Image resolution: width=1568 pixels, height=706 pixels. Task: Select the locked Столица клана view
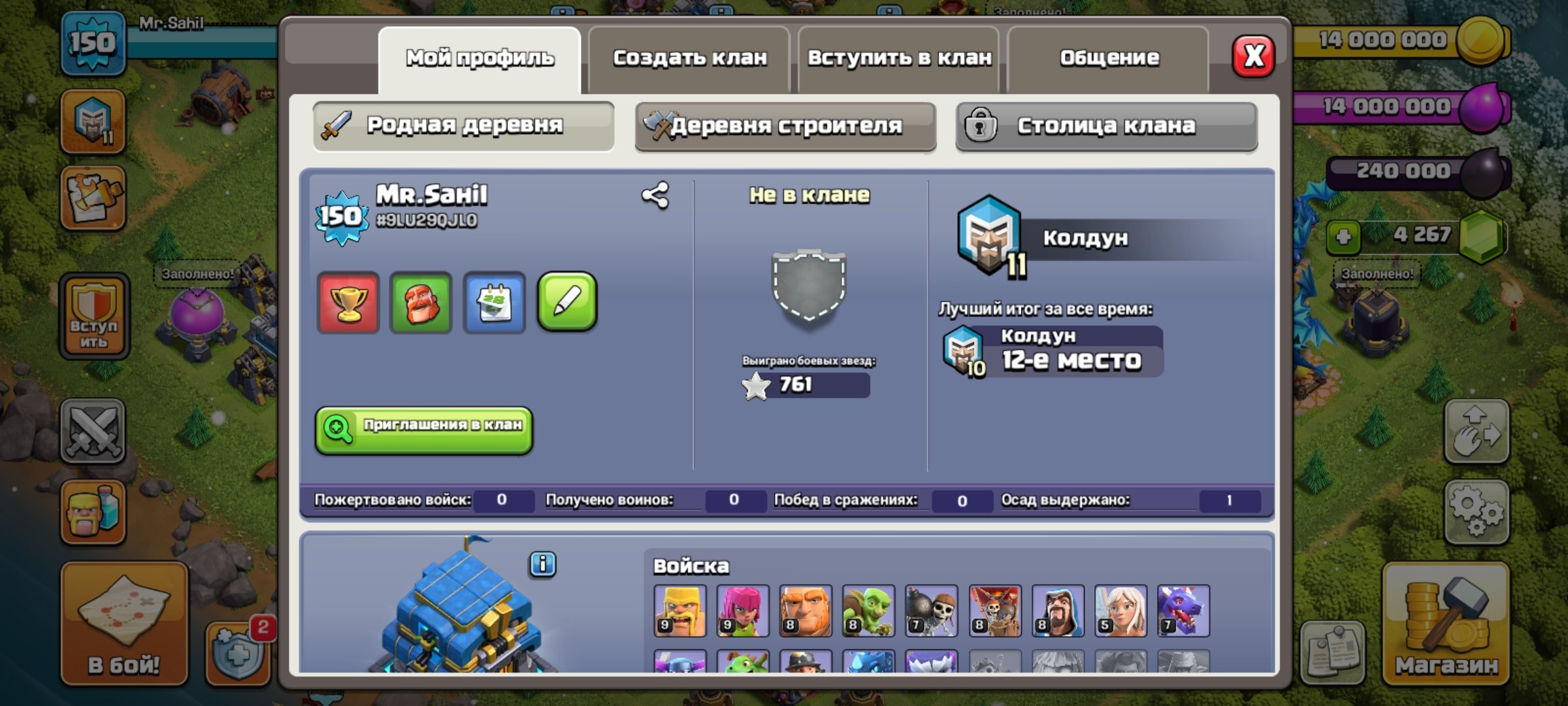(1105, 127)
